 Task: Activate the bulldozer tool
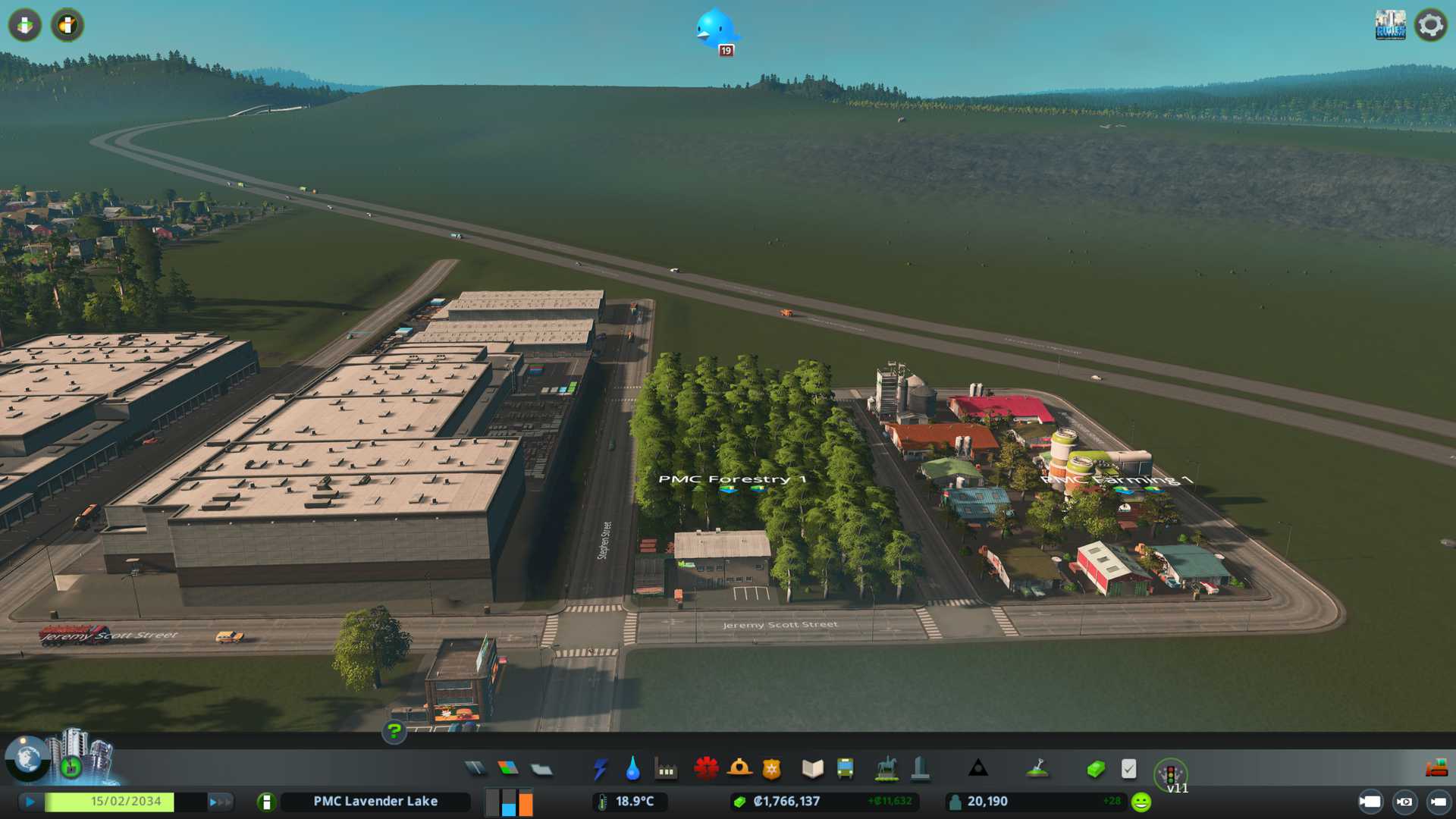pyautogui.click(x=1436, y=769)
